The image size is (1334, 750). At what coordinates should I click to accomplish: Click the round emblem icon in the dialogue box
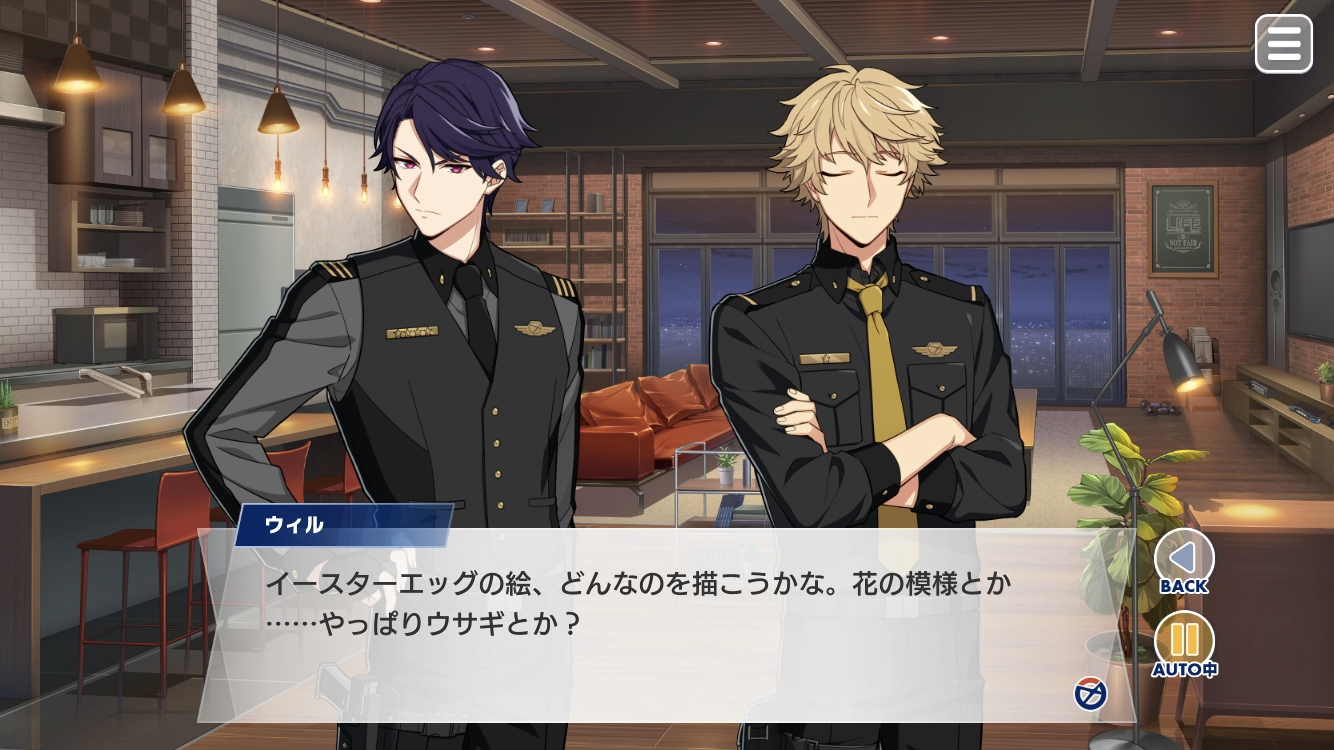[1089, 693]
